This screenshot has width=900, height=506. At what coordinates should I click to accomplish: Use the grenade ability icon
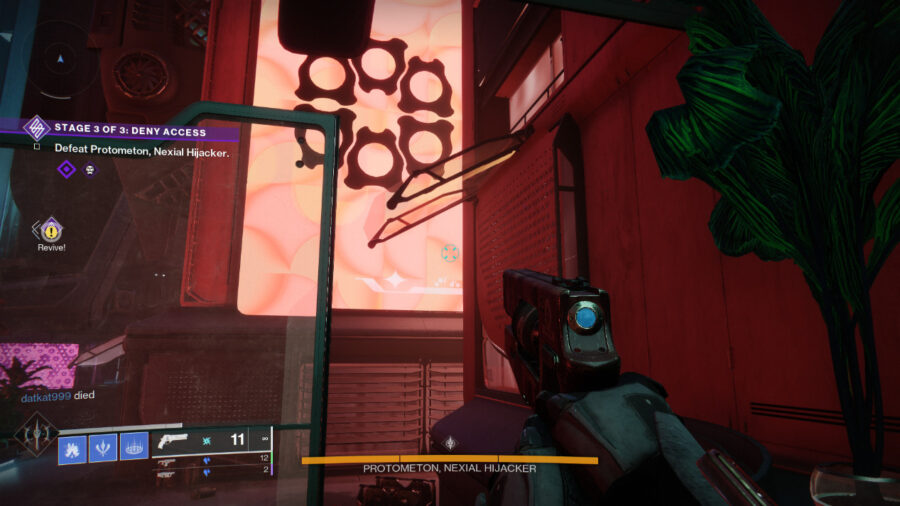coord(72,445)
